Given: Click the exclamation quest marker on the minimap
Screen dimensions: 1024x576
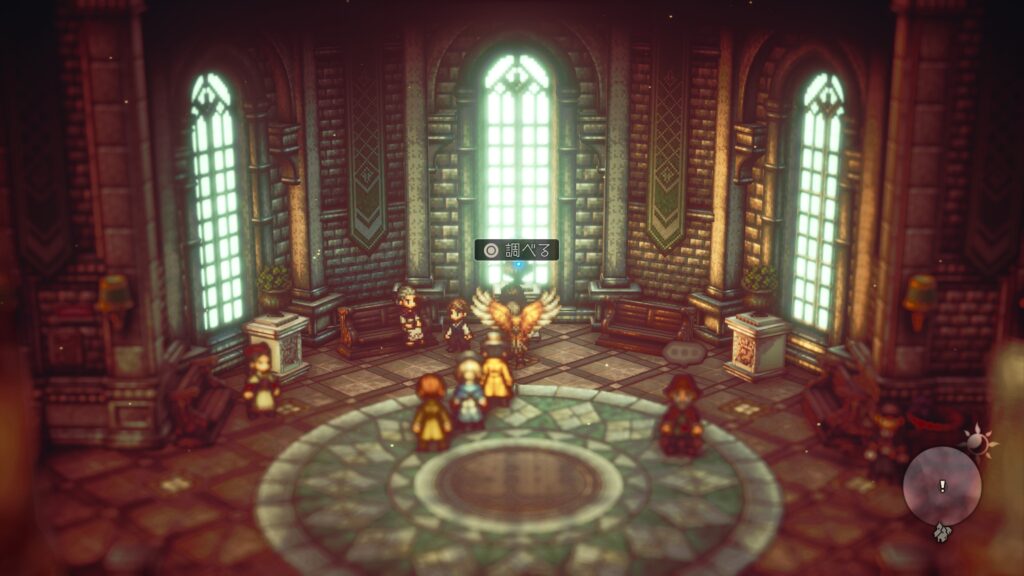Looking at the screenshot, I should pyautogui.click(x=941, y=486).
